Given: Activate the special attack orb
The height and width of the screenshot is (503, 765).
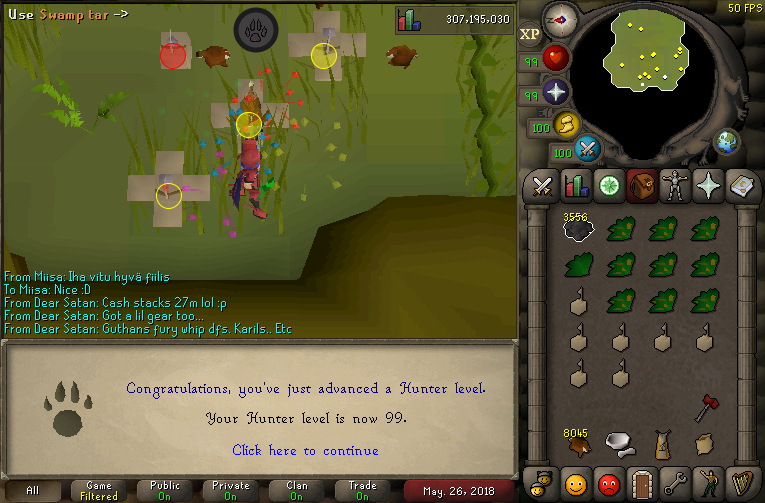Looking at the screenshot, I should tap(588, 149).
